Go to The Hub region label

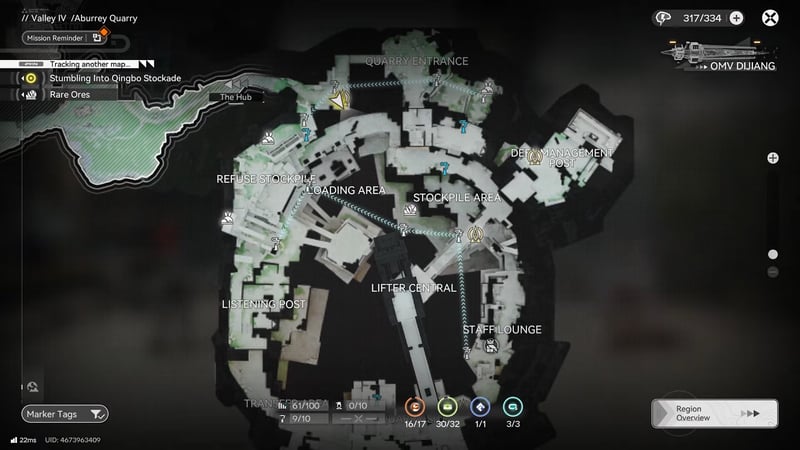236,97
